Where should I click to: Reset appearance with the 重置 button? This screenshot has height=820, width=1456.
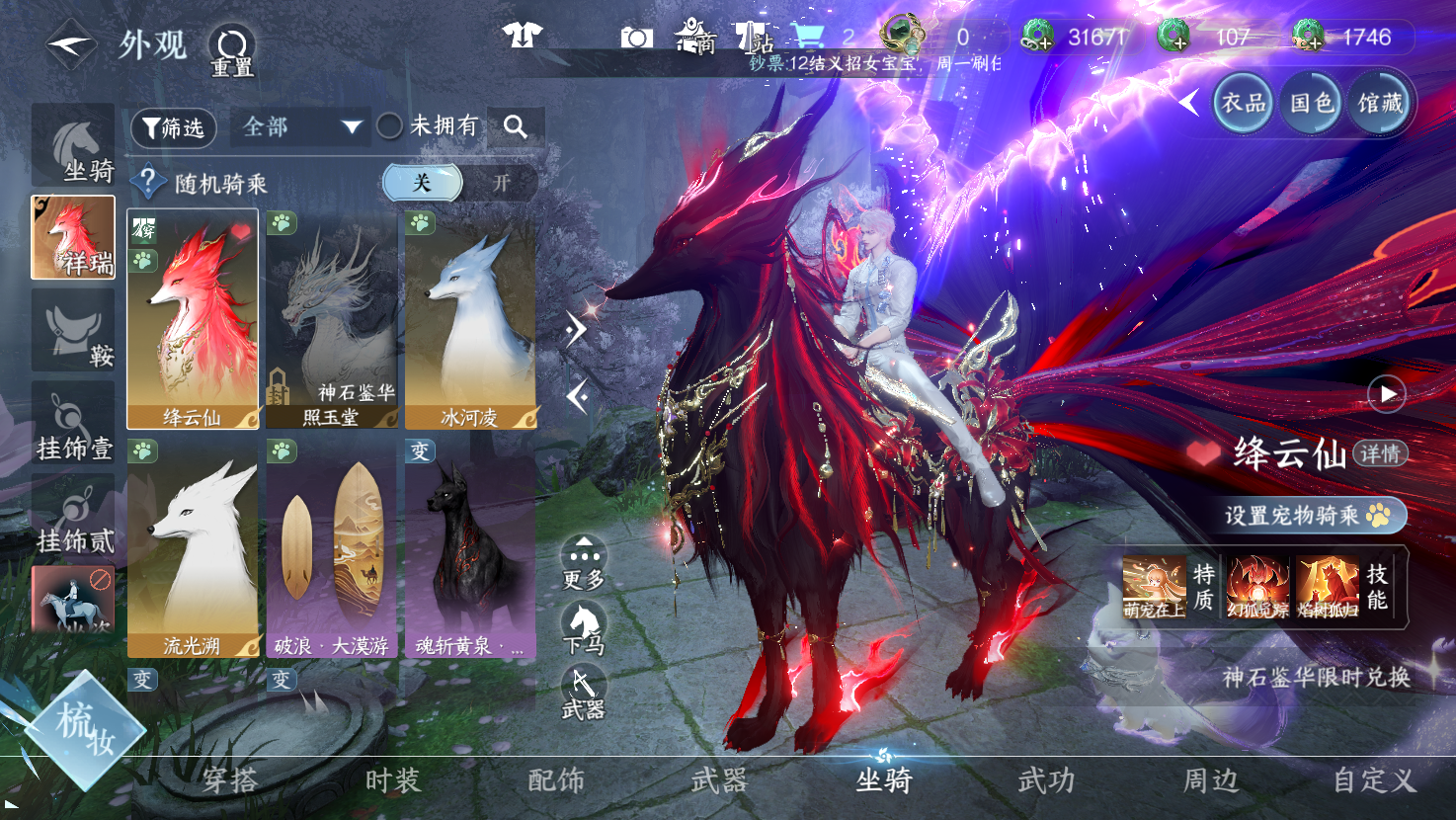pos(232,49)
